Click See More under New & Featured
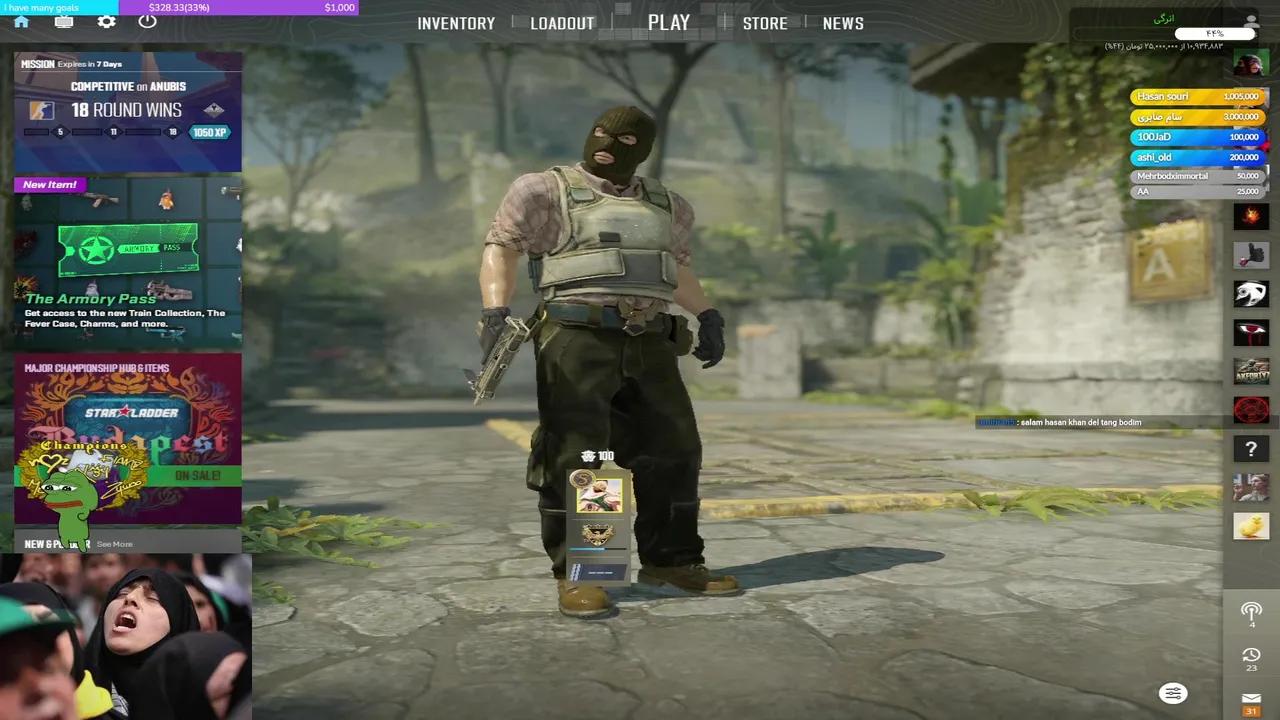Screen dimensions: 1280x720 113,544
